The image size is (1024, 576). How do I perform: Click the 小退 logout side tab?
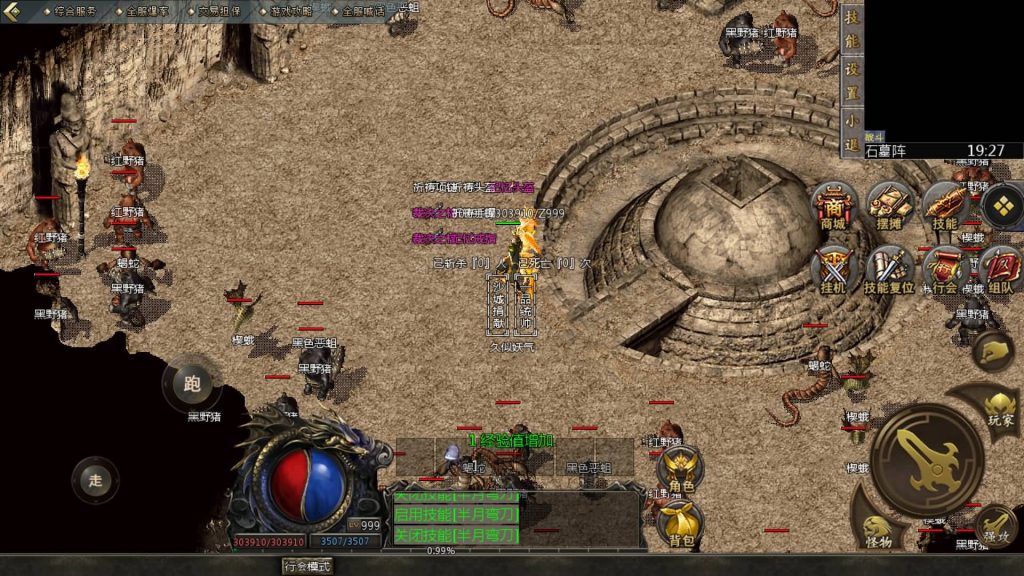[x=851, y=131]
